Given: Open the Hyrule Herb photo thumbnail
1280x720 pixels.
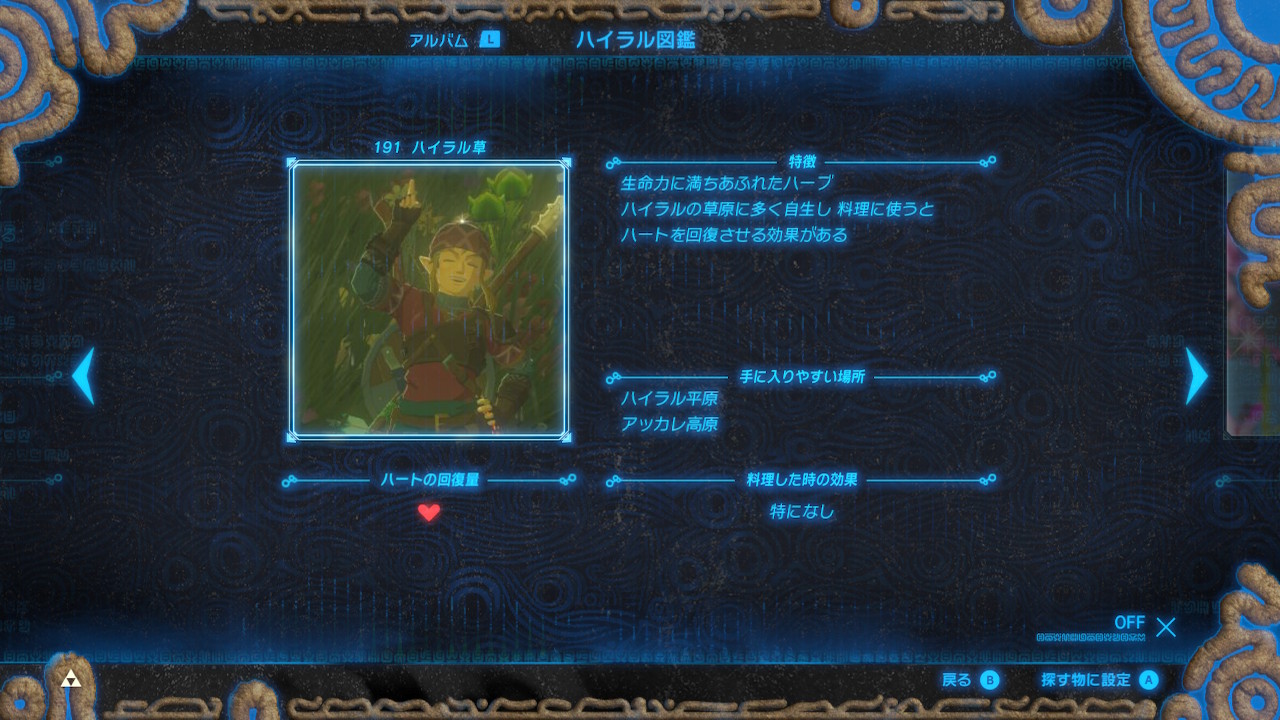Looking at the screenshot, I should point(430,300).
